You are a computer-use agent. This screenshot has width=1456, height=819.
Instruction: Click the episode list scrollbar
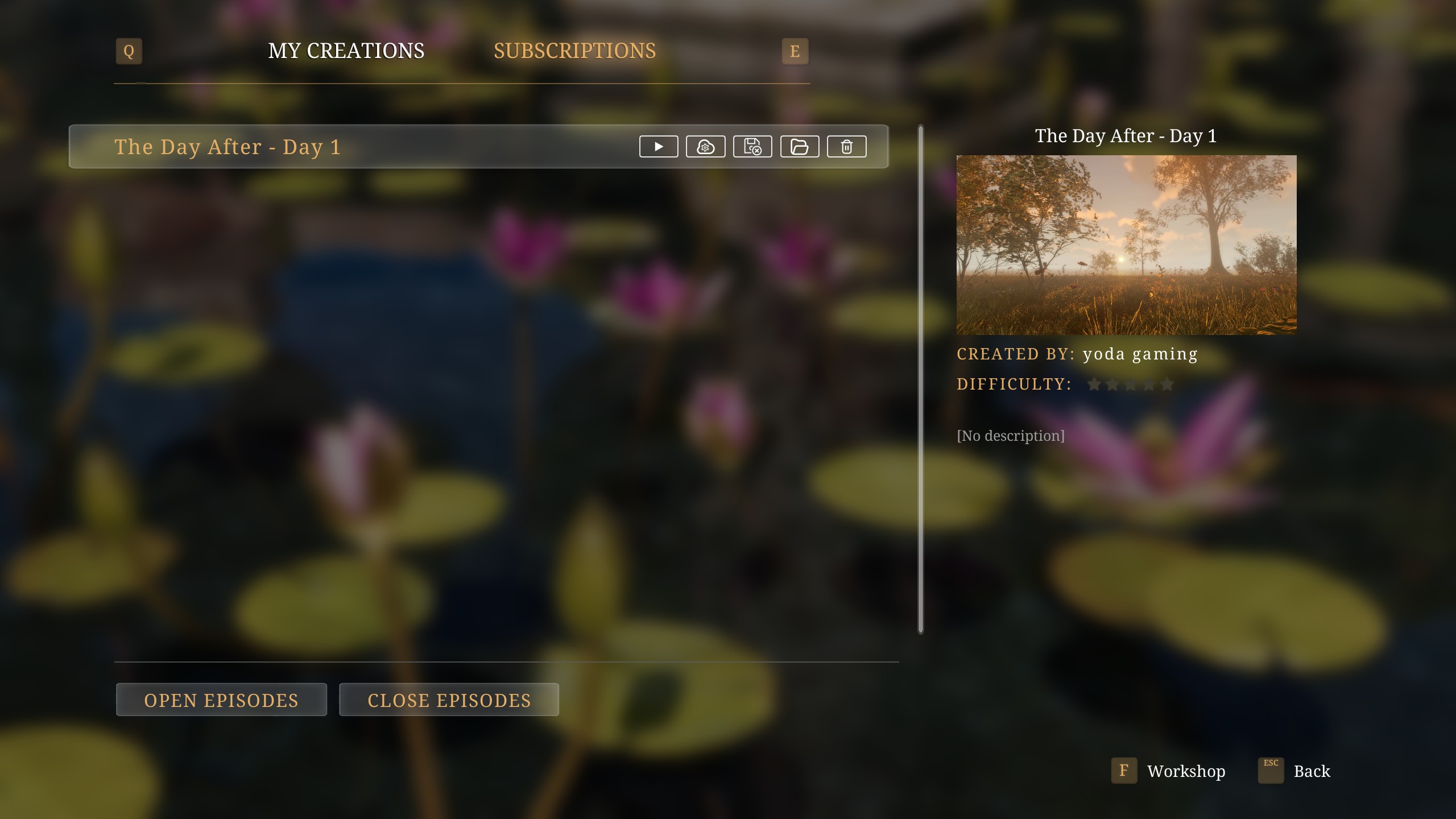[921, 379]
